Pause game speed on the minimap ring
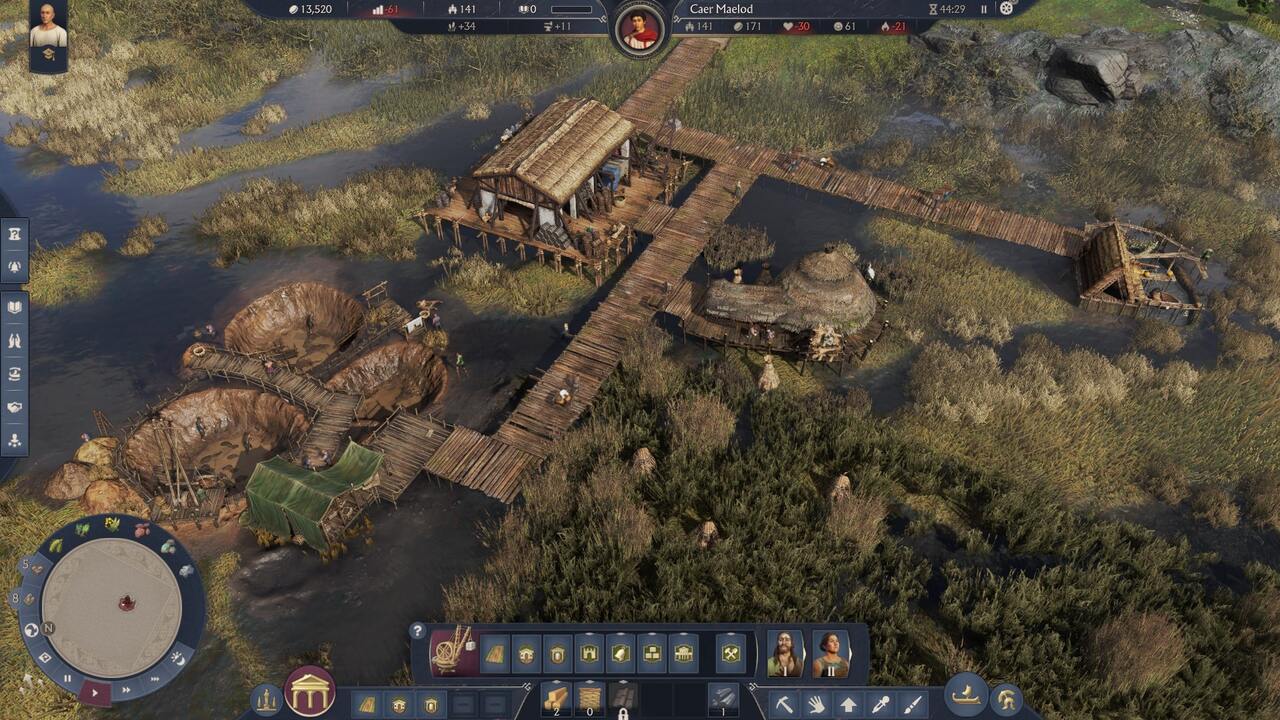 (x=68, y=678)
